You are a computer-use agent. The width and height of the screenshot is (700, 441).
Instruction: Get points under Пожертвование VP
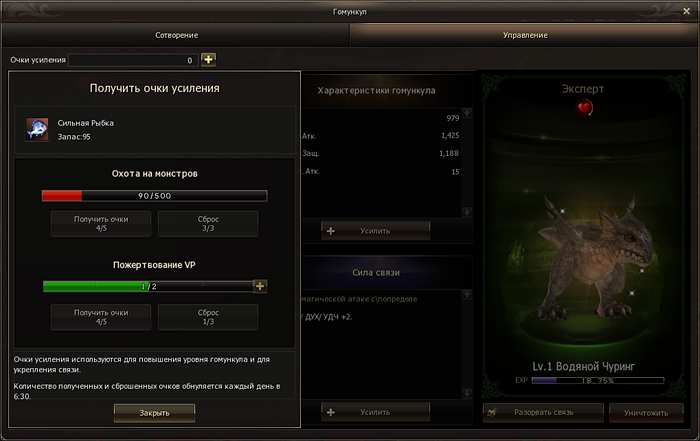(101, 317)
